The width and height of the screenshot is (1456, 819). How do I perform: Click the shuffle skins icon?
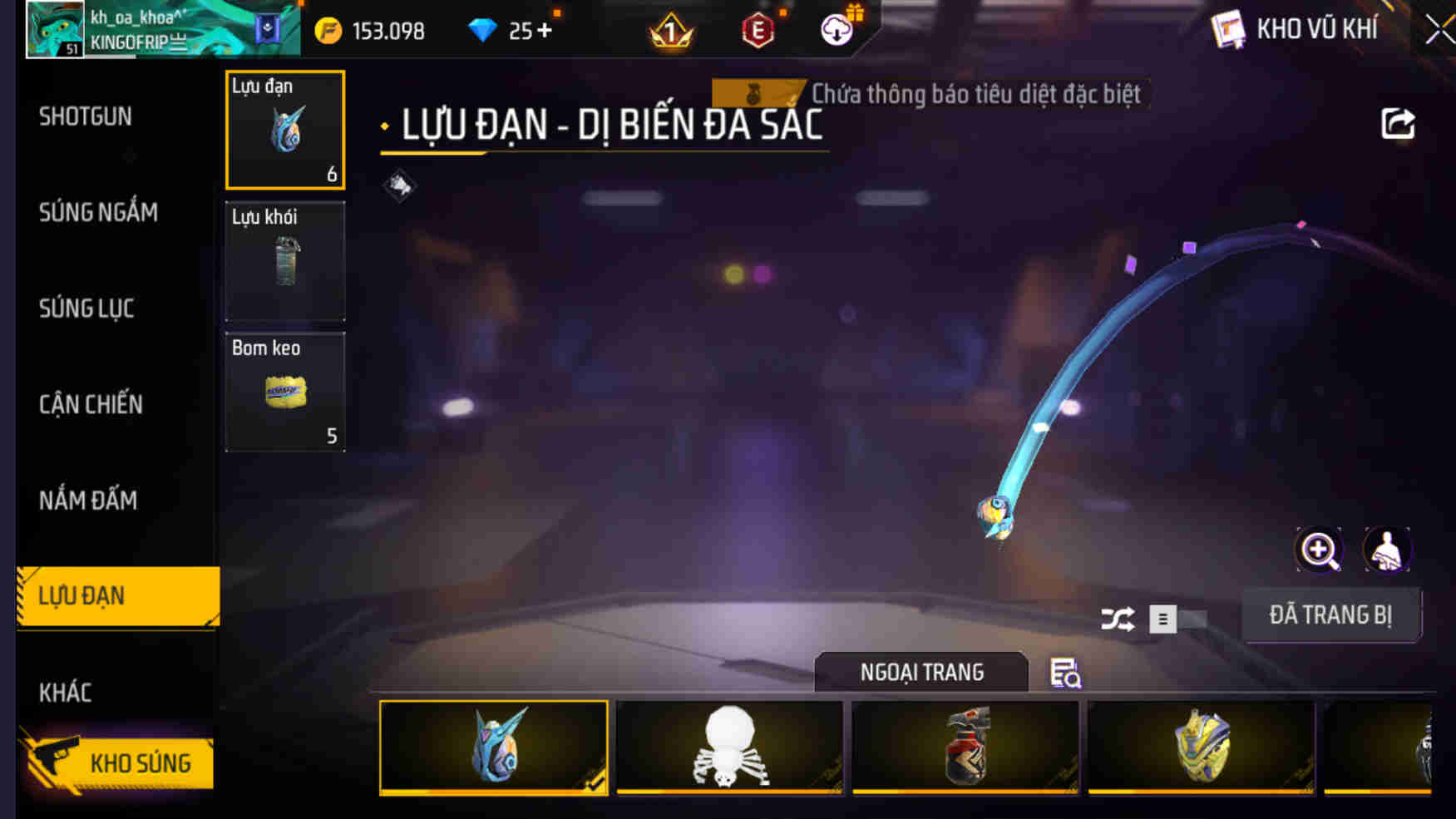pos(1118,619)
